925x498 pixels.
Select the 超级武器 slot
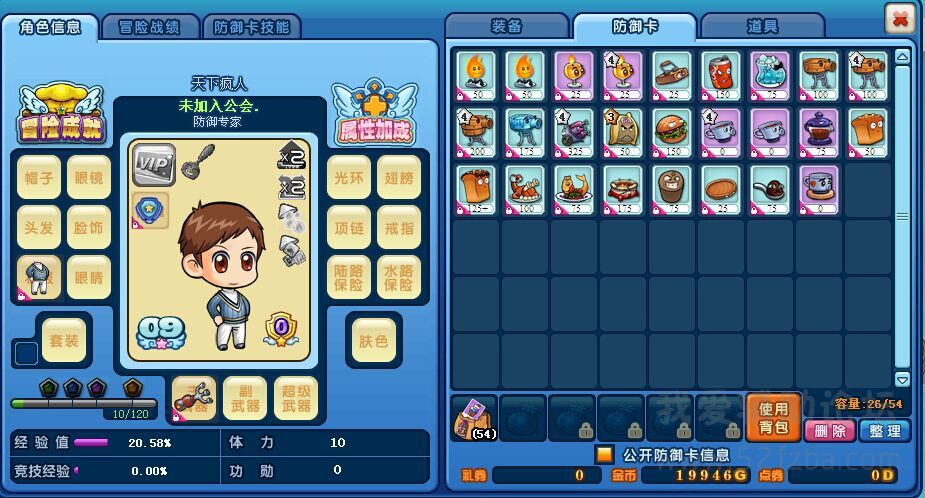[296, 398]
